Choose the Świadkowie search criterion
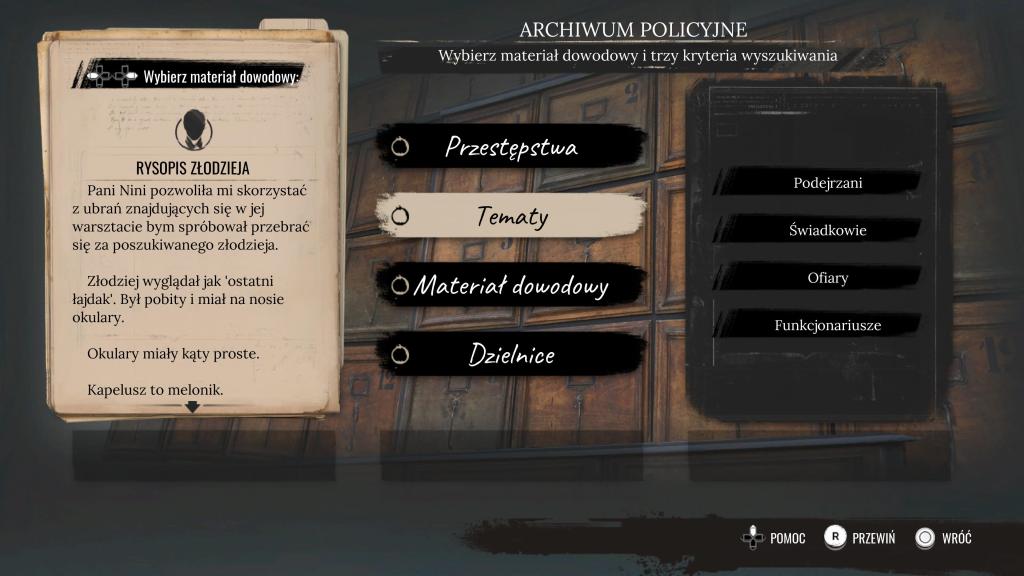The width and height of the screenshot is (1024, 576). (x=827, y=230)
